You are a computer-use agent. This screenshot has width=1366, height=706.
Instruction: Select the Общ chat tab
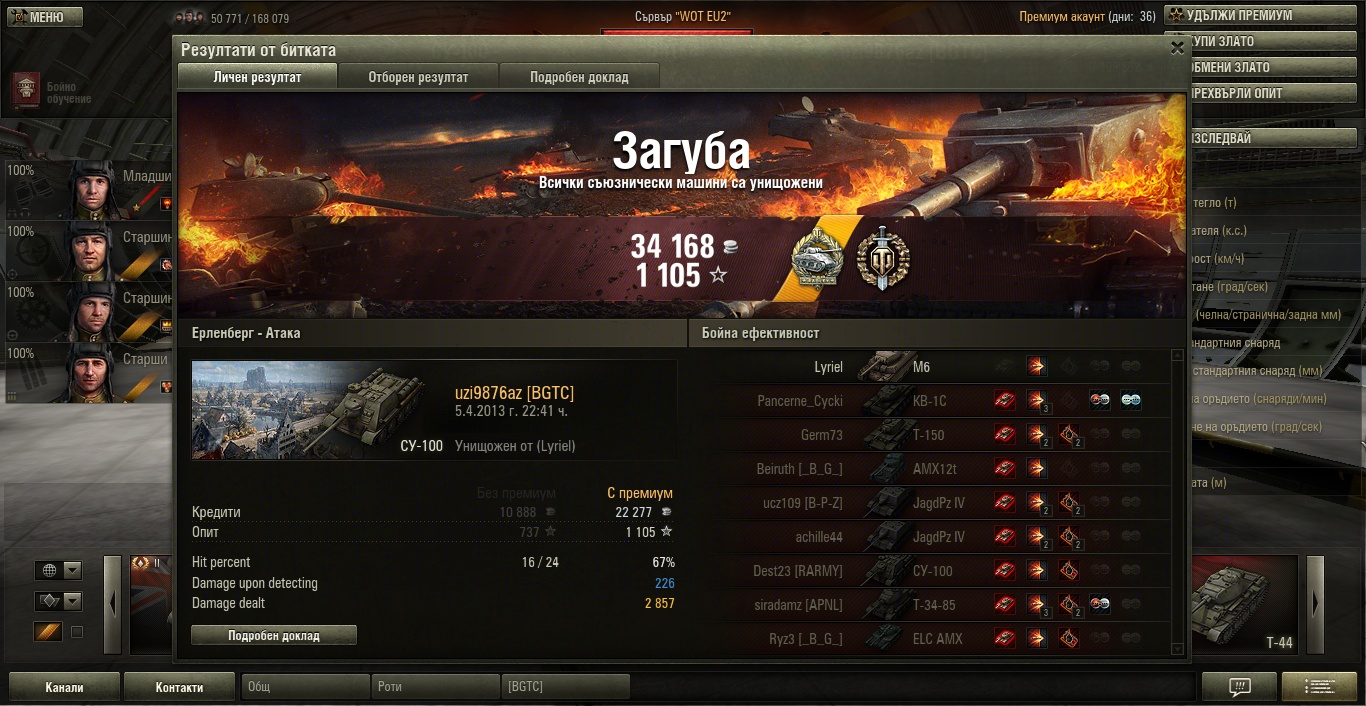[305, 687]
